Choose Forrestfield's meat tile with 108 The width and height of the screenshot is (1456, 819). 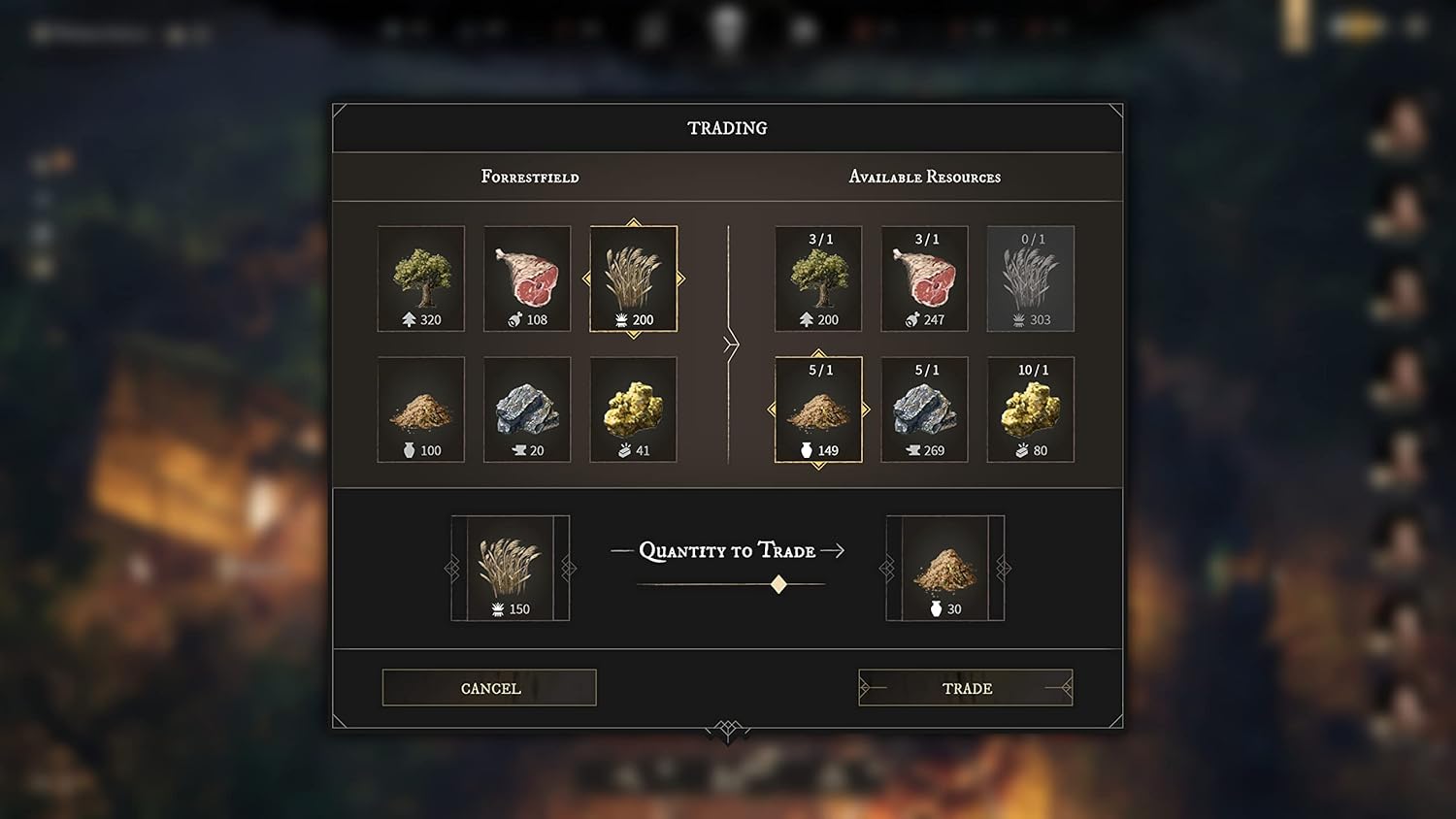[x=527, y=279]
